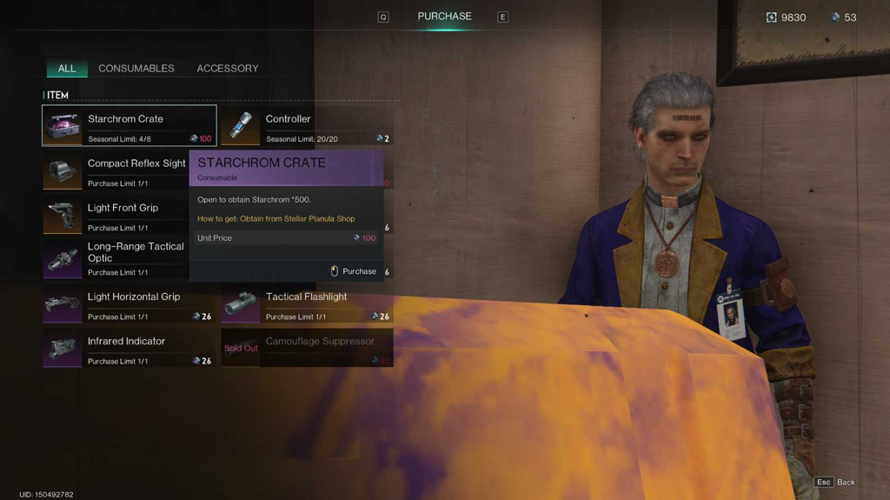Image resolution: width=890 pixels, height=500 pixels.
Task: Pick the Infrared Indicator item
Action: 129,349
